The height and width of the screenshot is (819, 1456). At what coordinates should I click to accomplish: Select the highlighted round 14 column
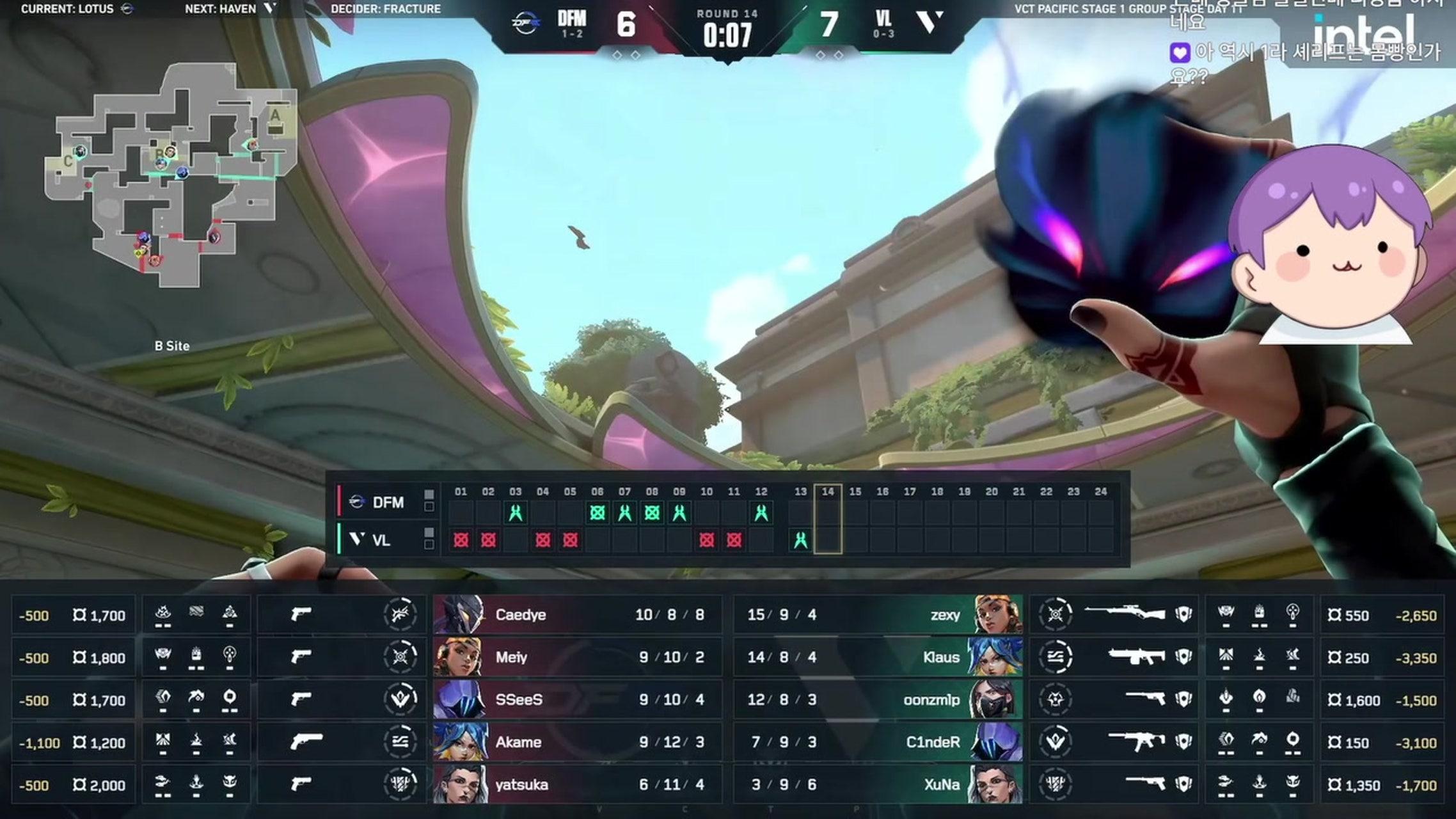[x=828, y=520]
